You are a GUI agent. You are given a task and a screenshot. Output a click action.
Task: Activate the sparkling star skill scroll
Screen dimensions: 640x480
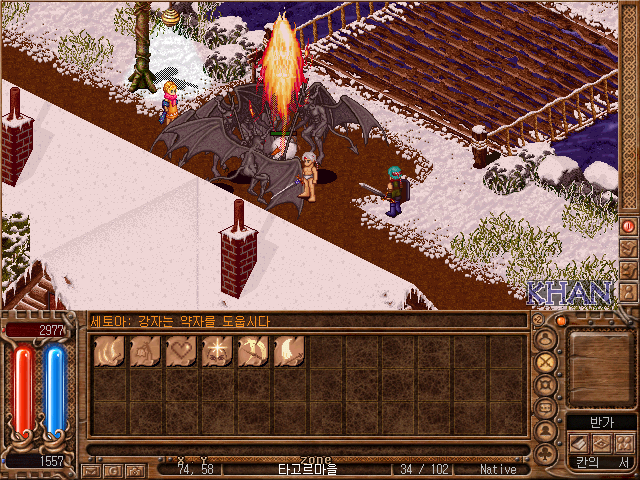coord(217,351)
